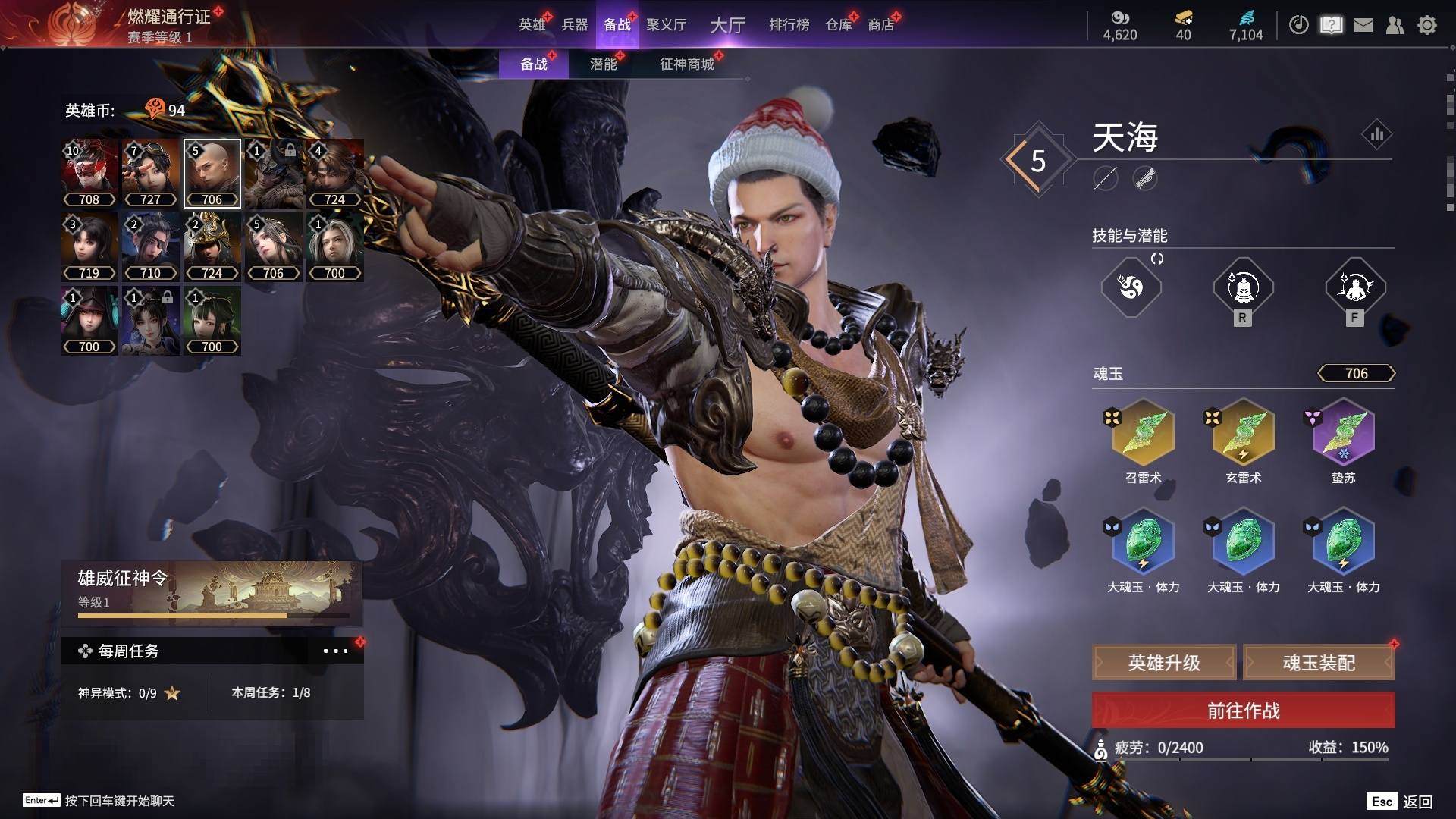Go to the 大厅 lobby
The width and height of the screenshot is (1456, 819).
click(x=727, y=25)
